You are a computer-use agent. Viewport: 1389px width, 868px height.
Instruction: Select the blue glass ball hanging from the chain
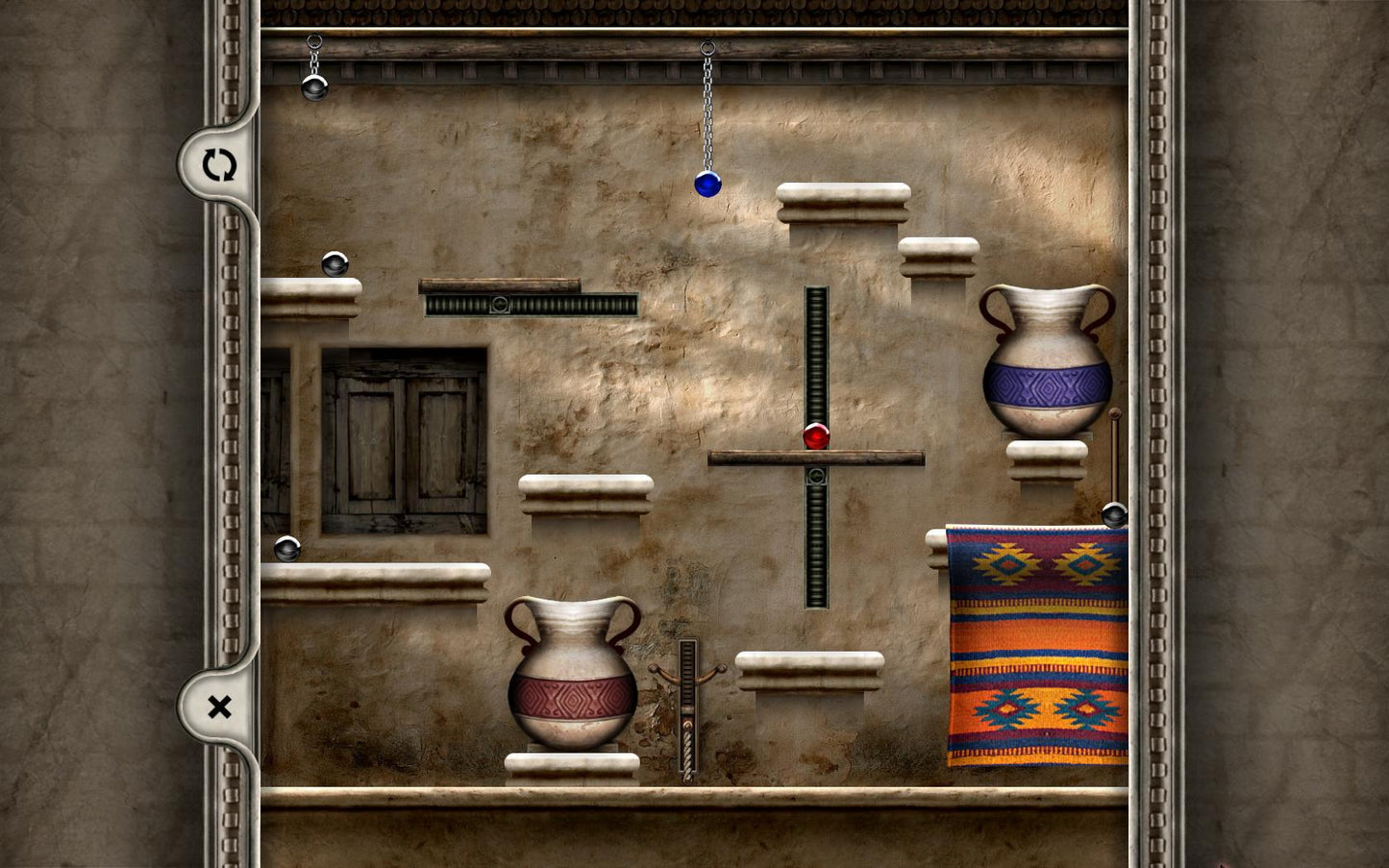pos(708,185)
